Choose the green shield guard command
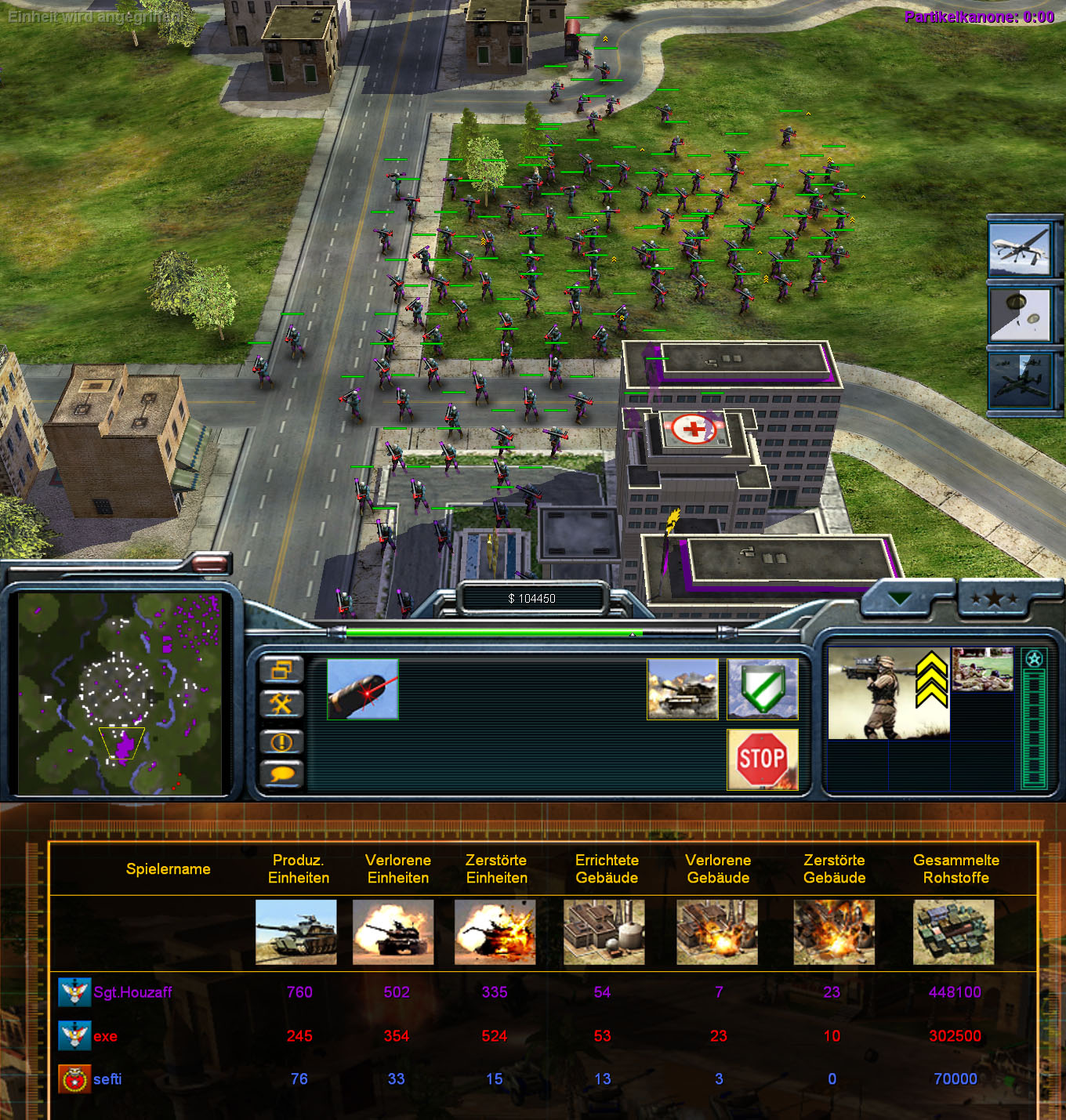This screenshot has width=1066, height=1120. pyautogui.click(x=762, y=689)
